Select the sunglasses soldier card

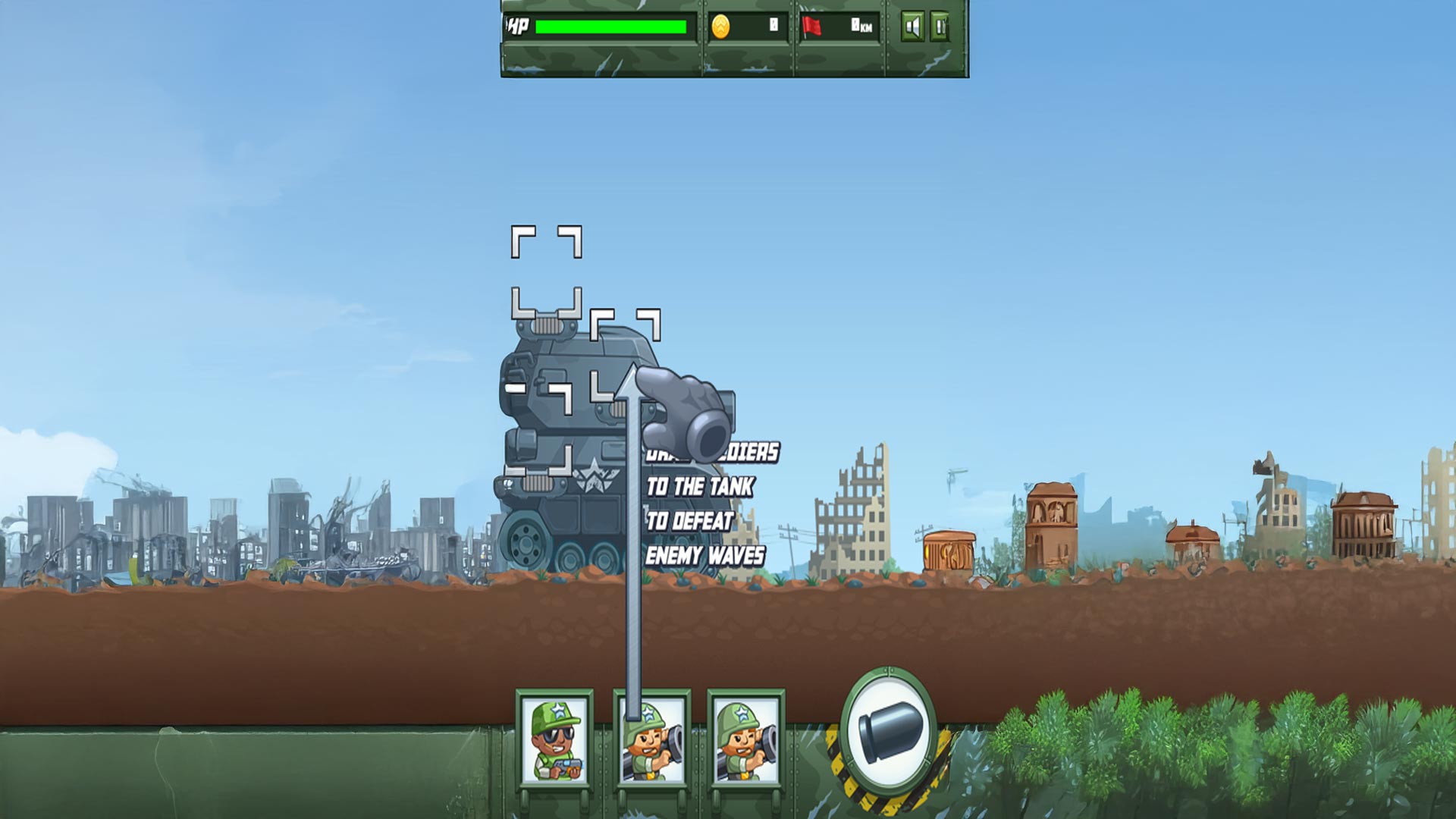coord(554,740)
